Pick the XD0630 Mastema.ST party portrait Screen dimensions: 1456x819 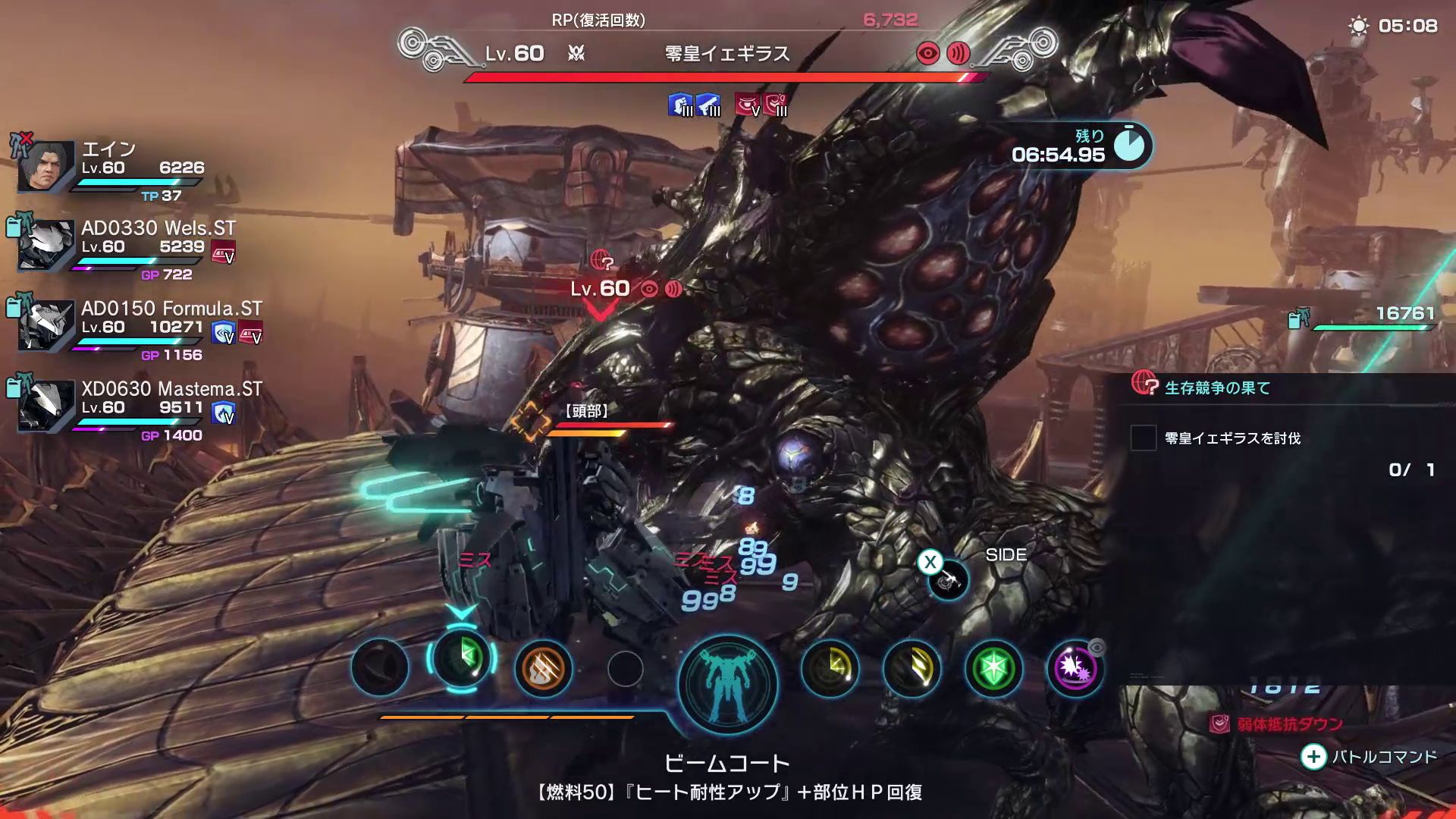pyautogui.click(x=46, y=406)
